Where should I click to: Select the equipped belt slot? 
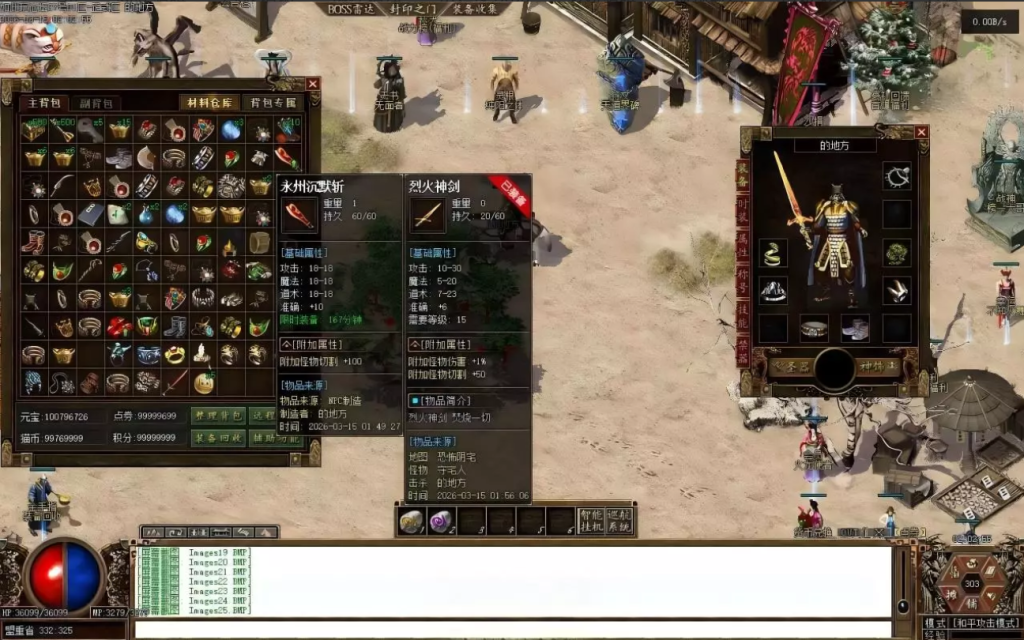[815, 328]
